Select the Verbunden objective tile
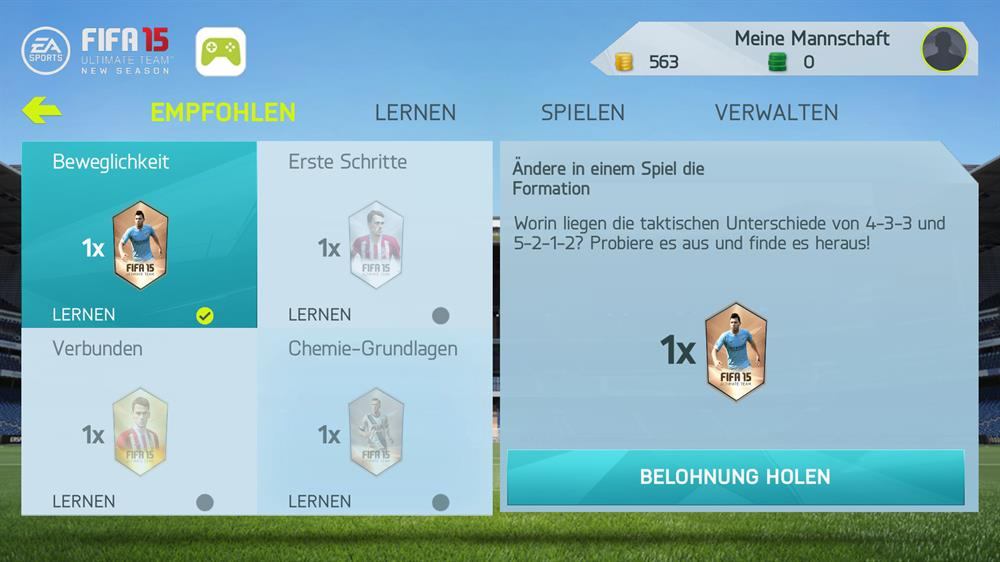 point(139,422)
